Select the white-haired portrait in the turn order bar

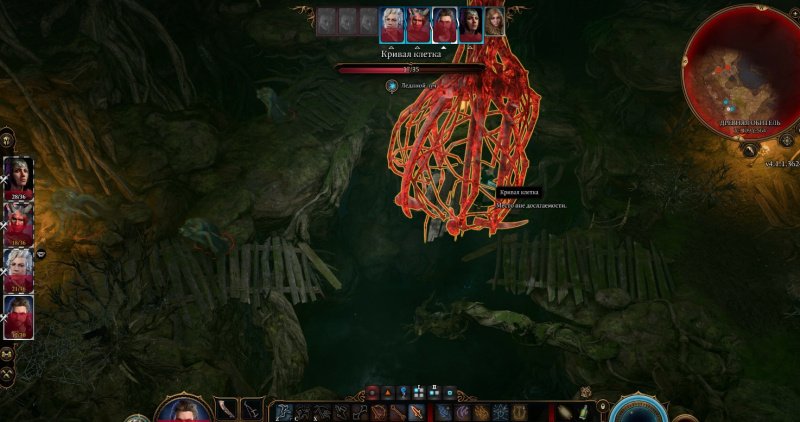point(392,22)
